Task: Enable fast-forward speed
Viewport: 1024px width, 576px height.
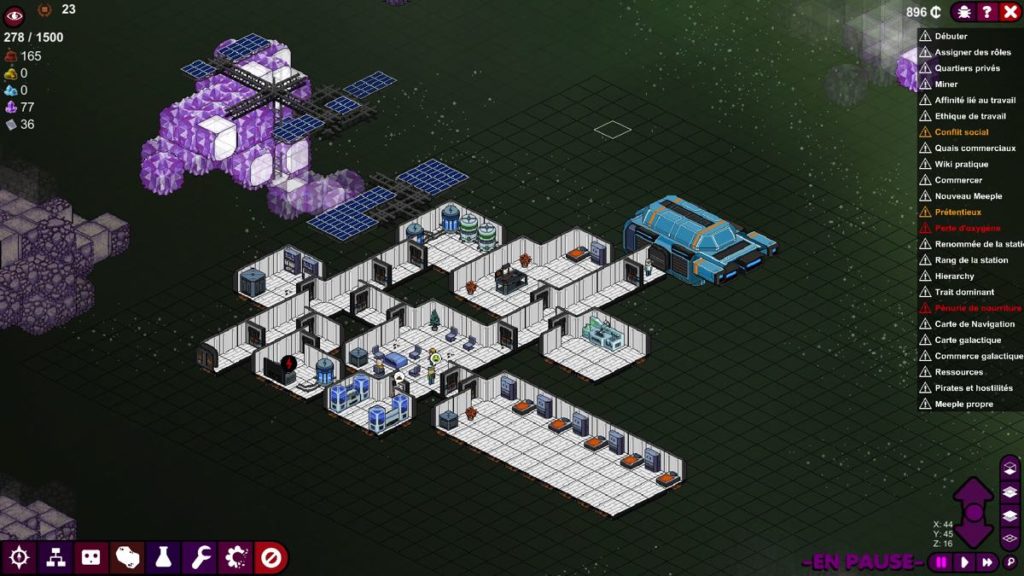Action: pyautogui.click(x=988, y=562)
